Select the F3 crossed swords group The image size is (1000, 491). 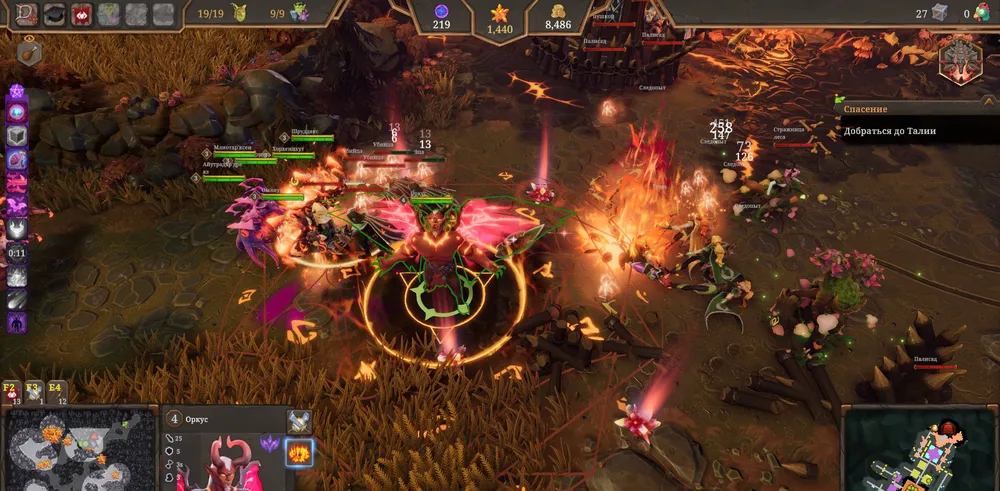click(x=33, y=392)
